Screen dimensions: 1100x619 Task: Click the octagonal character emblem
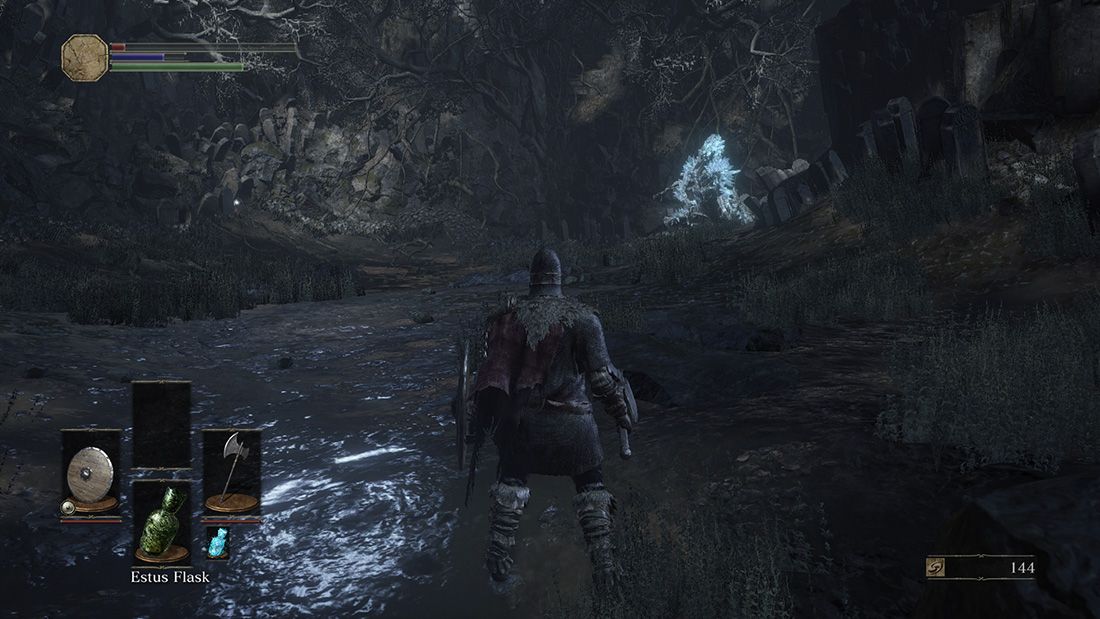click(x=84, y=57)
